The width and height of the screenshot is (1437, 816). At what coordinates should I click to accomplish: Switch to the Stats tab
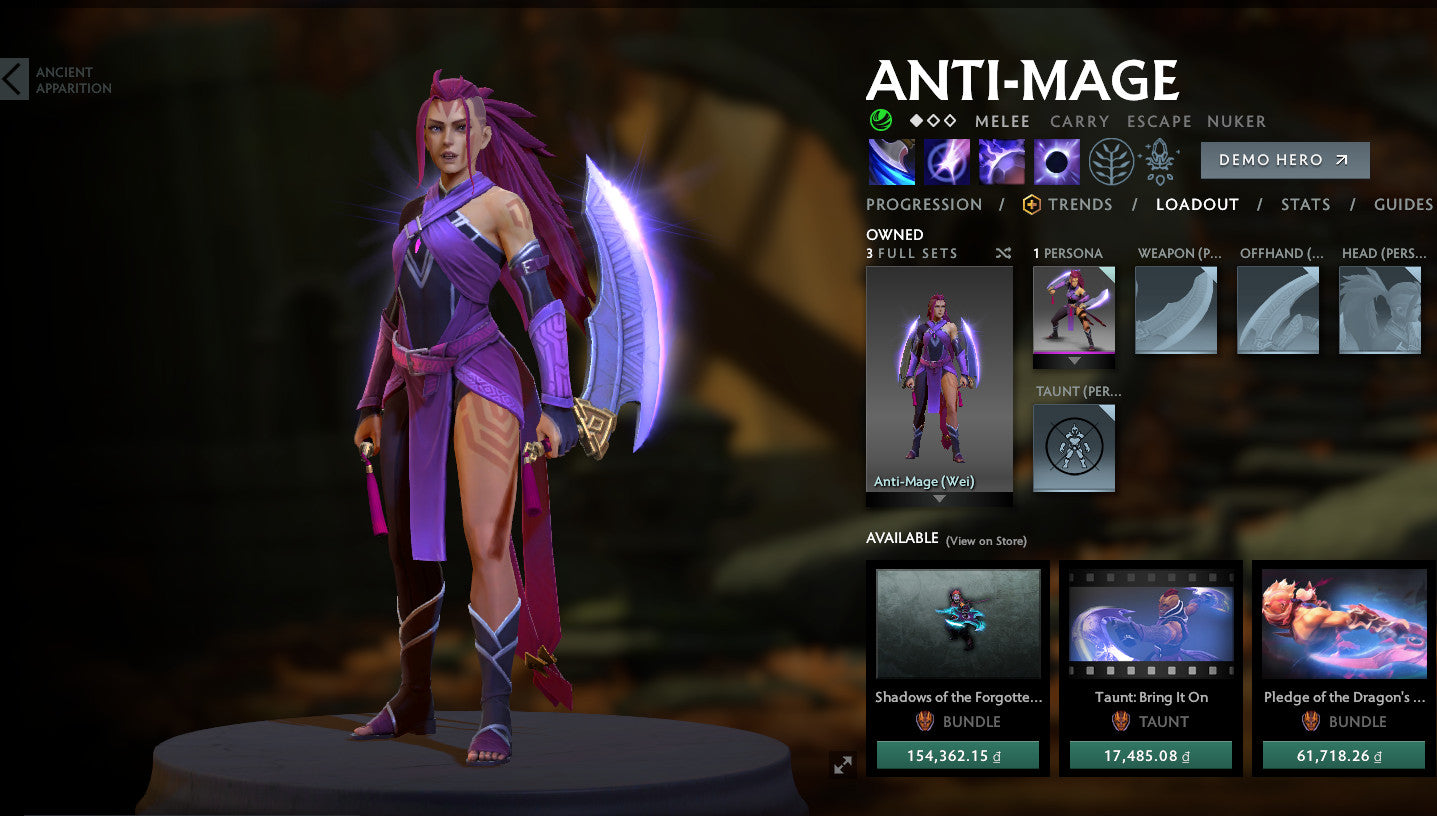[x=1305, y=204]
